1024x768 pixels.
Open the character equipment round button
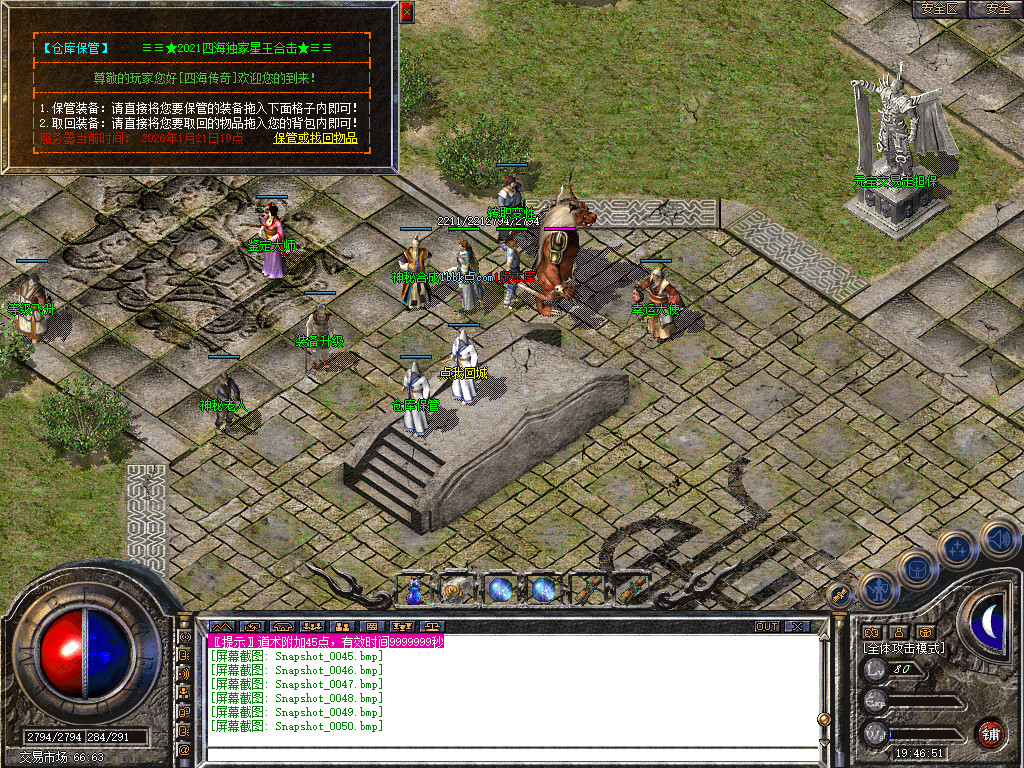click(879, 590)
